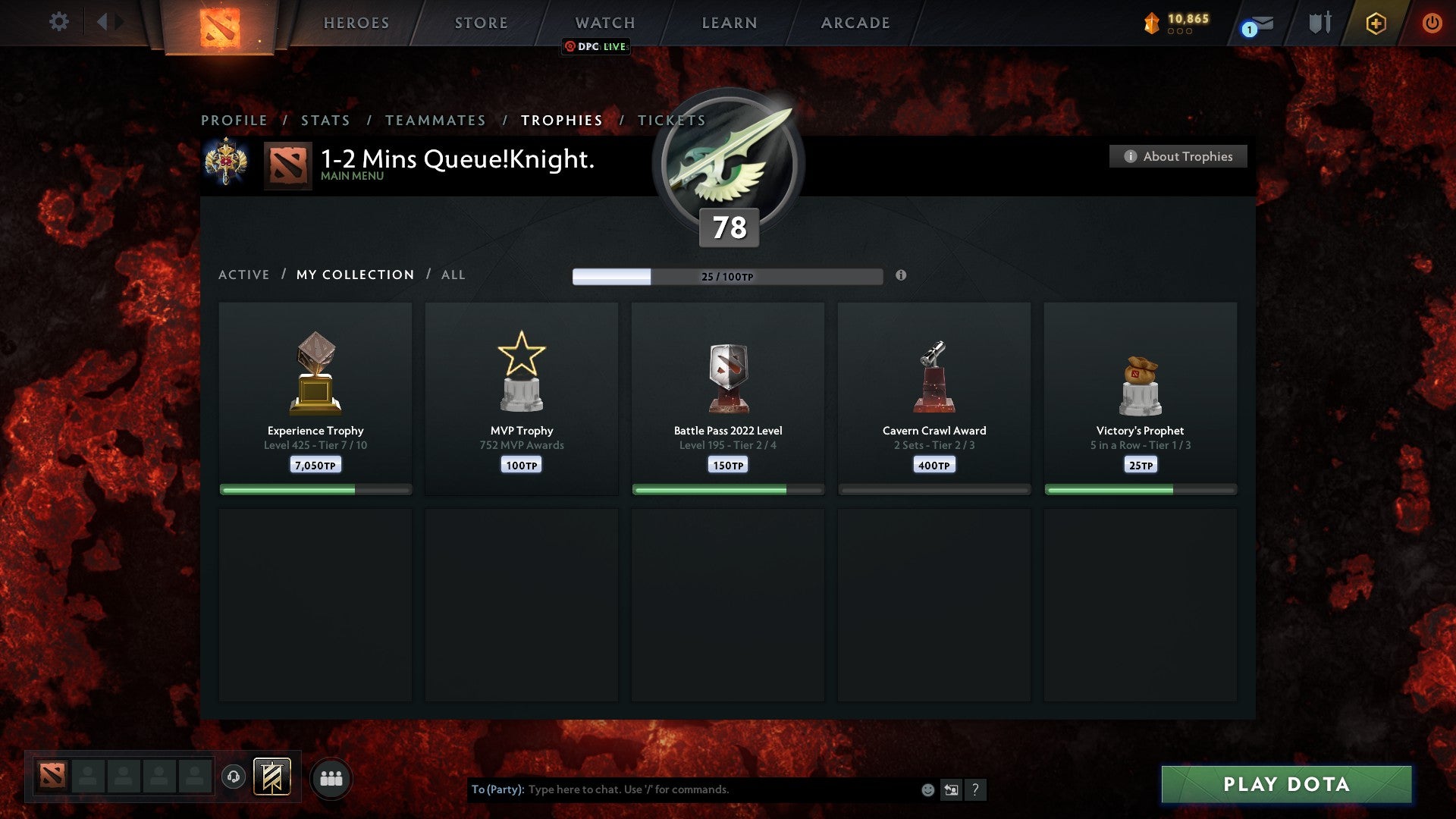Open the friends list people icon
The height and width of the screenshot is (819, 1456).
point(331,777)
